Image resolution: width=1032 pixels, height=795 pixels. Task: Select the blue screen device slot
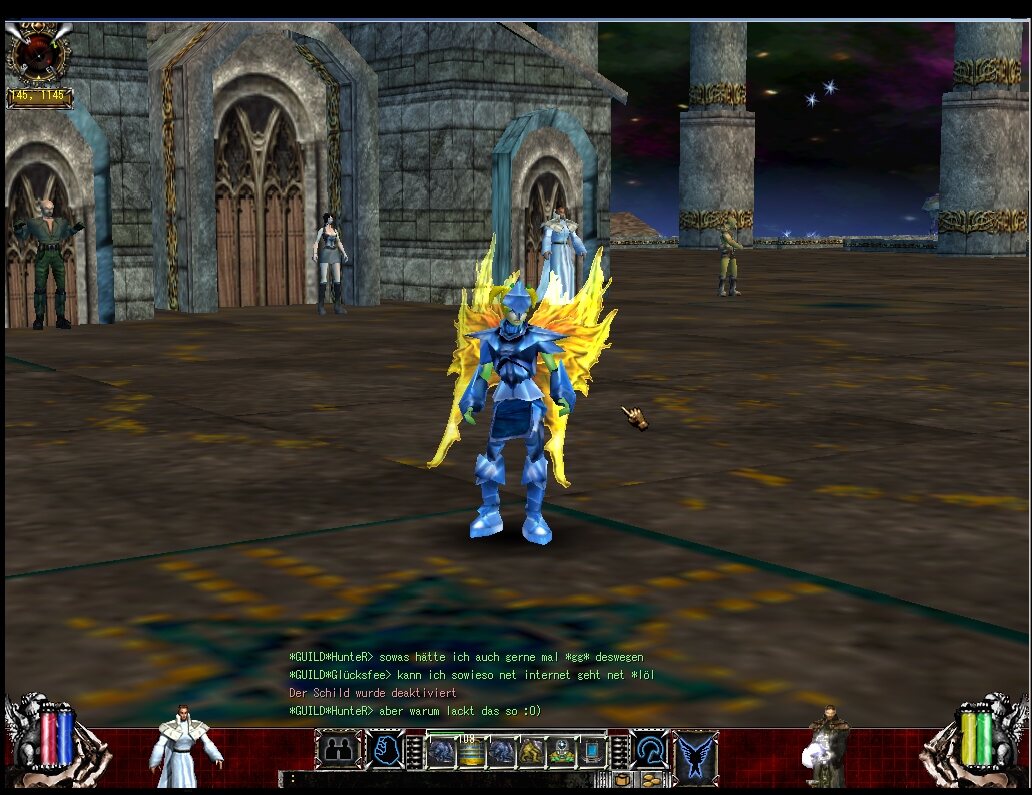point(593,752)
